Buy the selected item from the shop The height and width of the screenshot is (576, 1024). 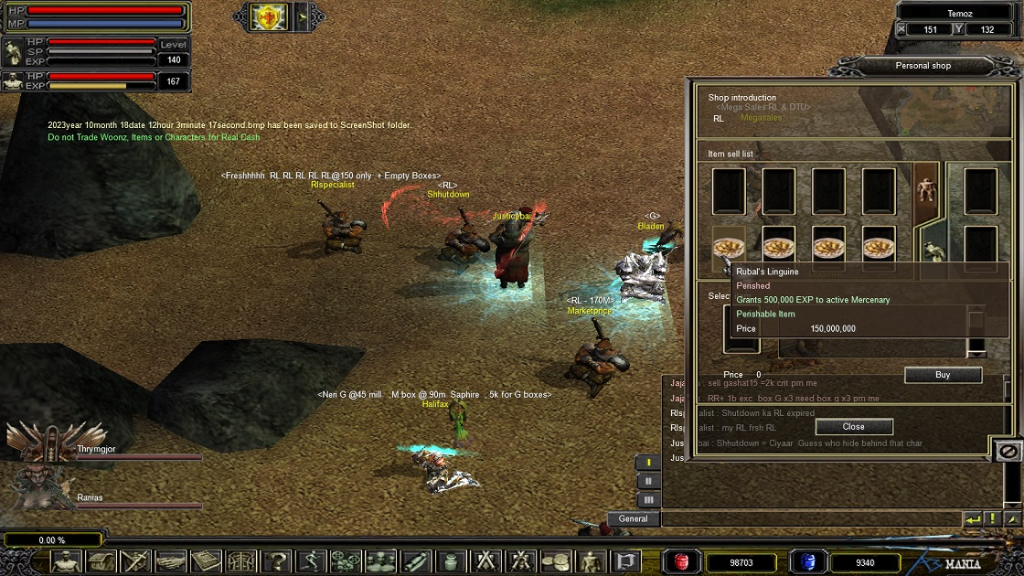point(942,375)
